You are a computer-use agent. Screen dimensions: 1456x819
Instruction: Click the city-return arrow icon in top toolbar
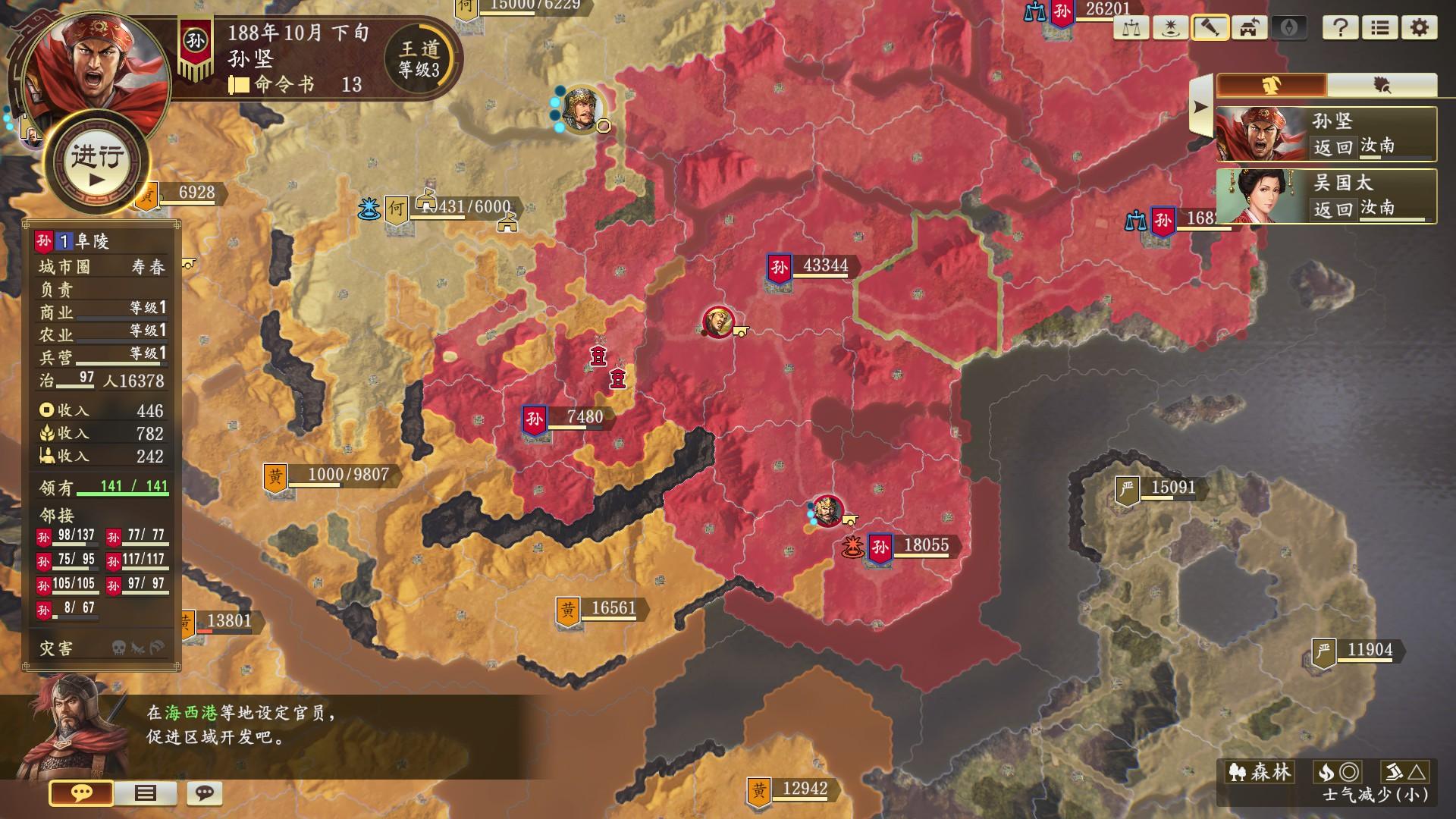click(1247, 28)
